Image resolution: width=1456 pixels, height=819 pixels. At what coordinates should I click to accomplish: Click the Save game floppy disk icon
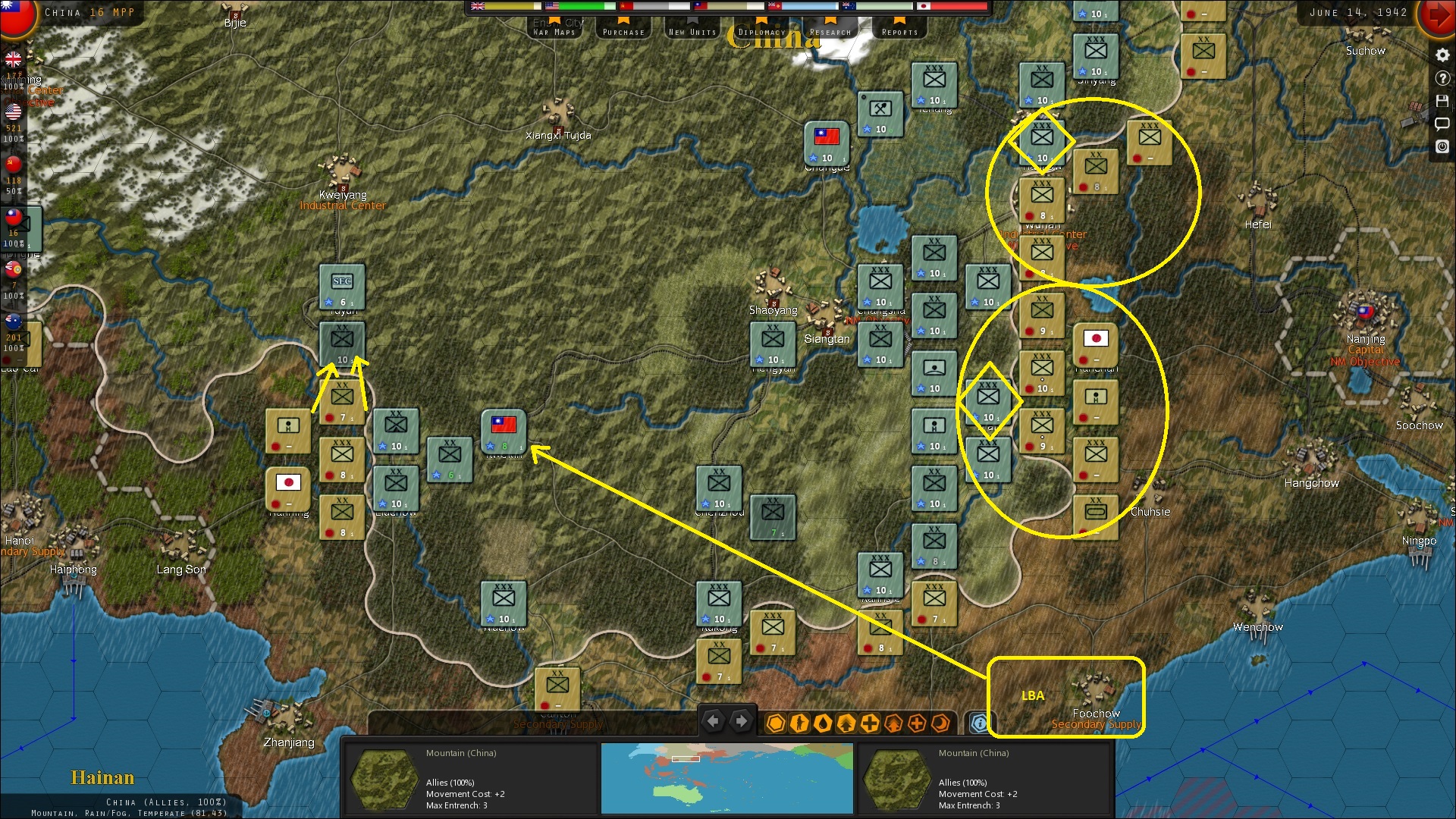tap(1442, 101)
